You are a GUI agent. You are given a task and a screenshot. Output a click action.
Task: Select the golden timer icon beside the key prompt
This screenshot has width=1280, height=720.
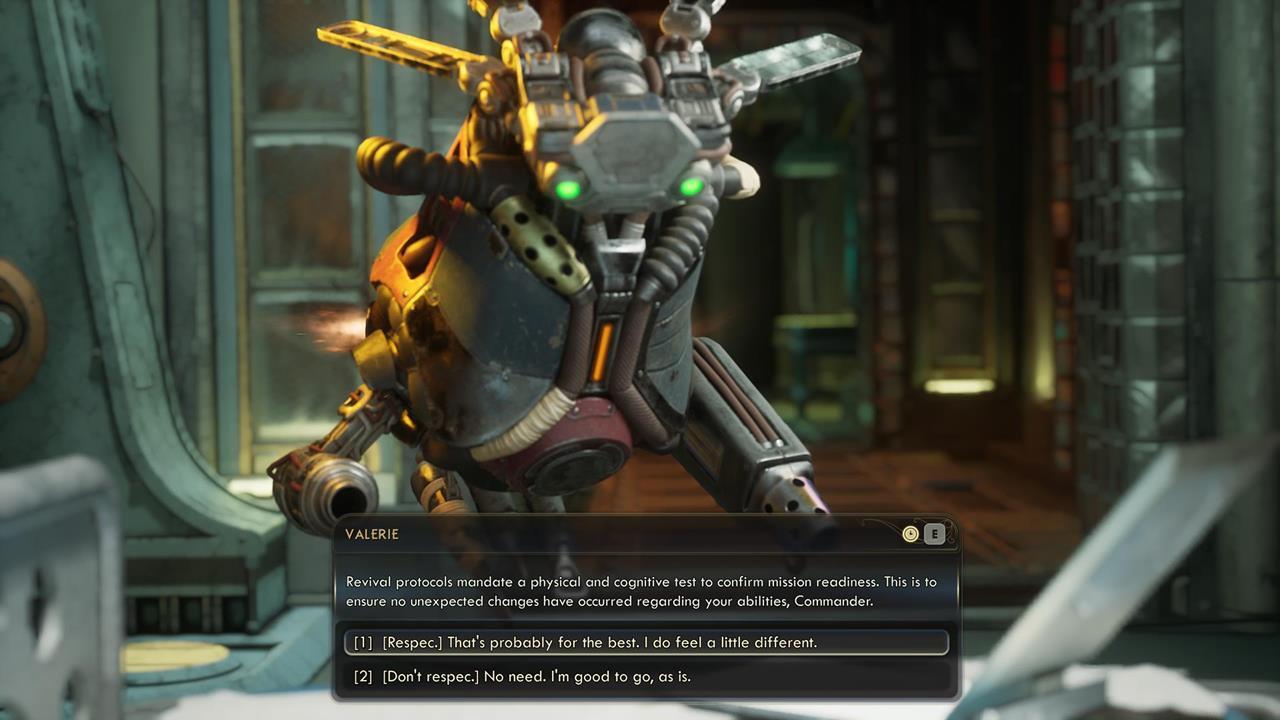[x=910, y=533]
